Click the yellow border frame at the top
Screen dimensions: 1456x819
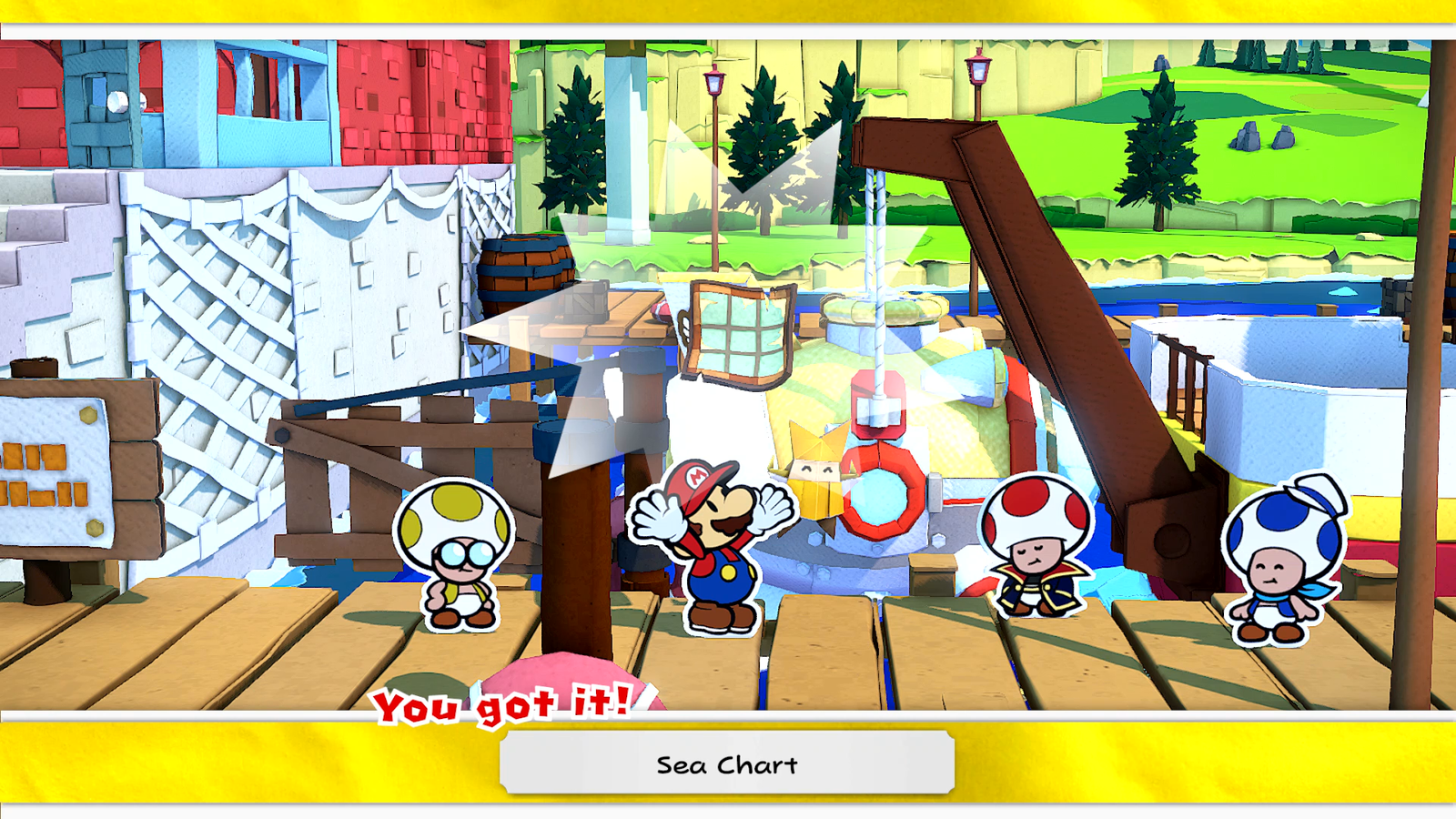click(728, 14)
